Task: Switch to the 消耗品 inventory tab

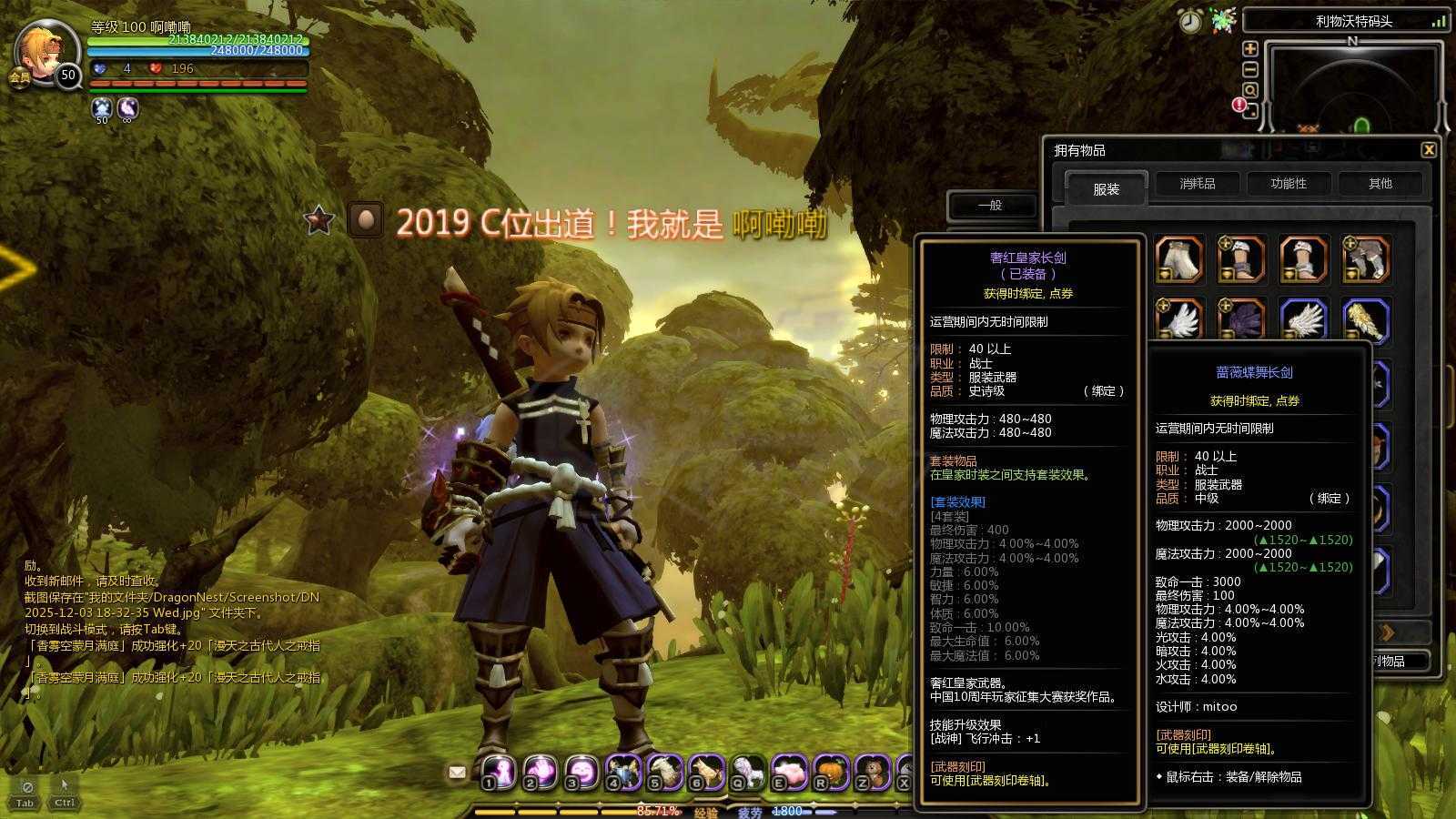Action: point(1197,183)
